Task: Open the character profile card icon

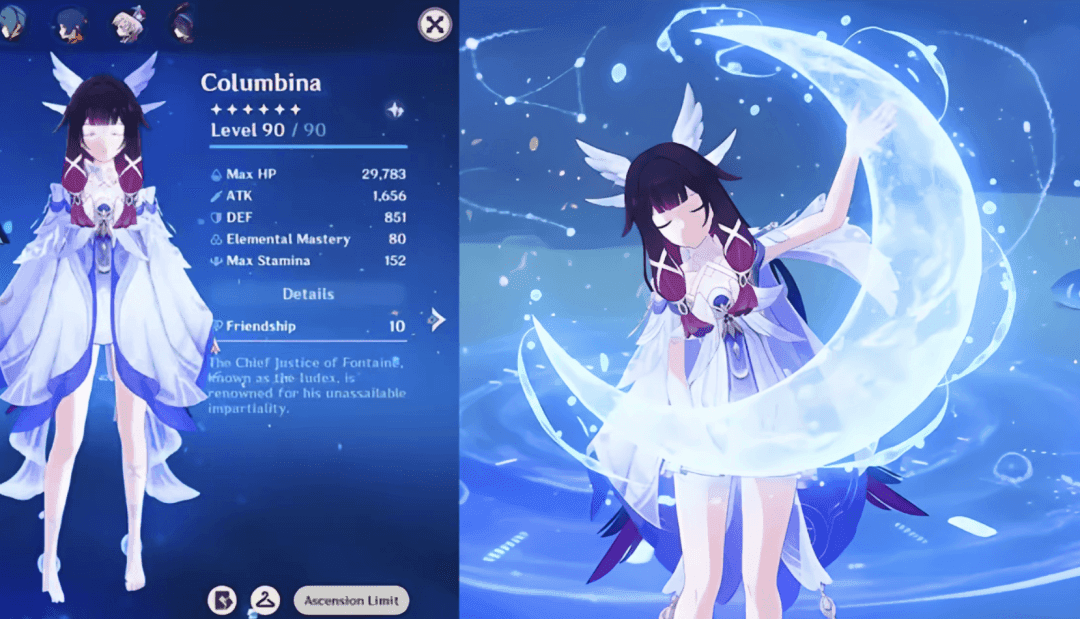Action: (221, 600)
